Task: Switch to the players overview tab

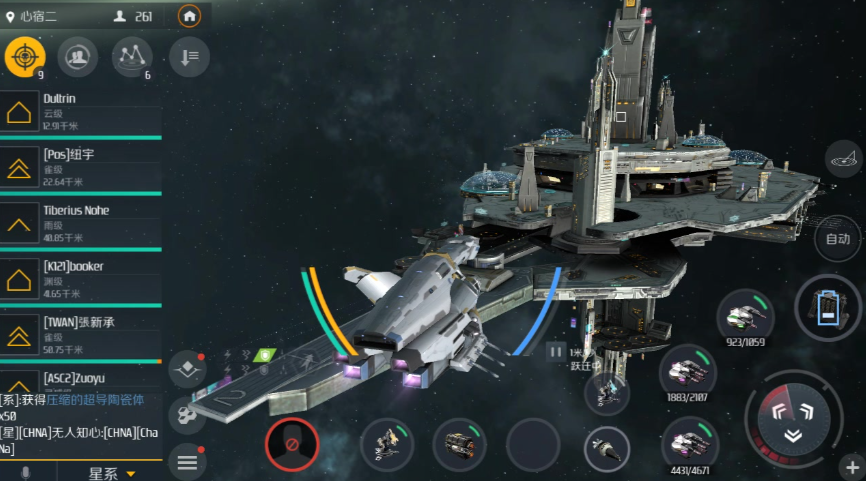Action: (x=78, y=56)
